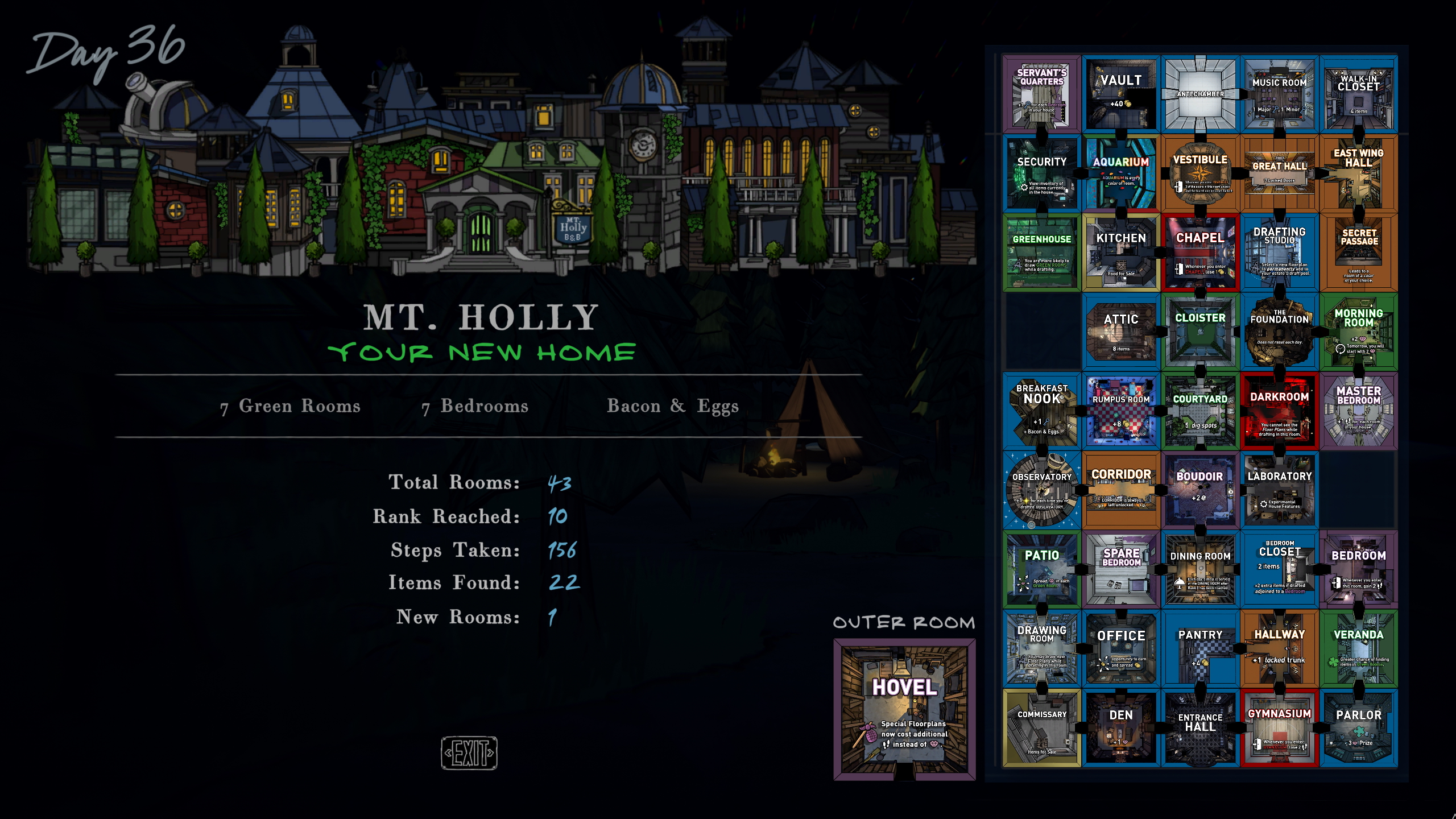This screenshot has height=819, width=1456.
Task: Click the Breakfast Nook tile
Action: coord(1042,411)
